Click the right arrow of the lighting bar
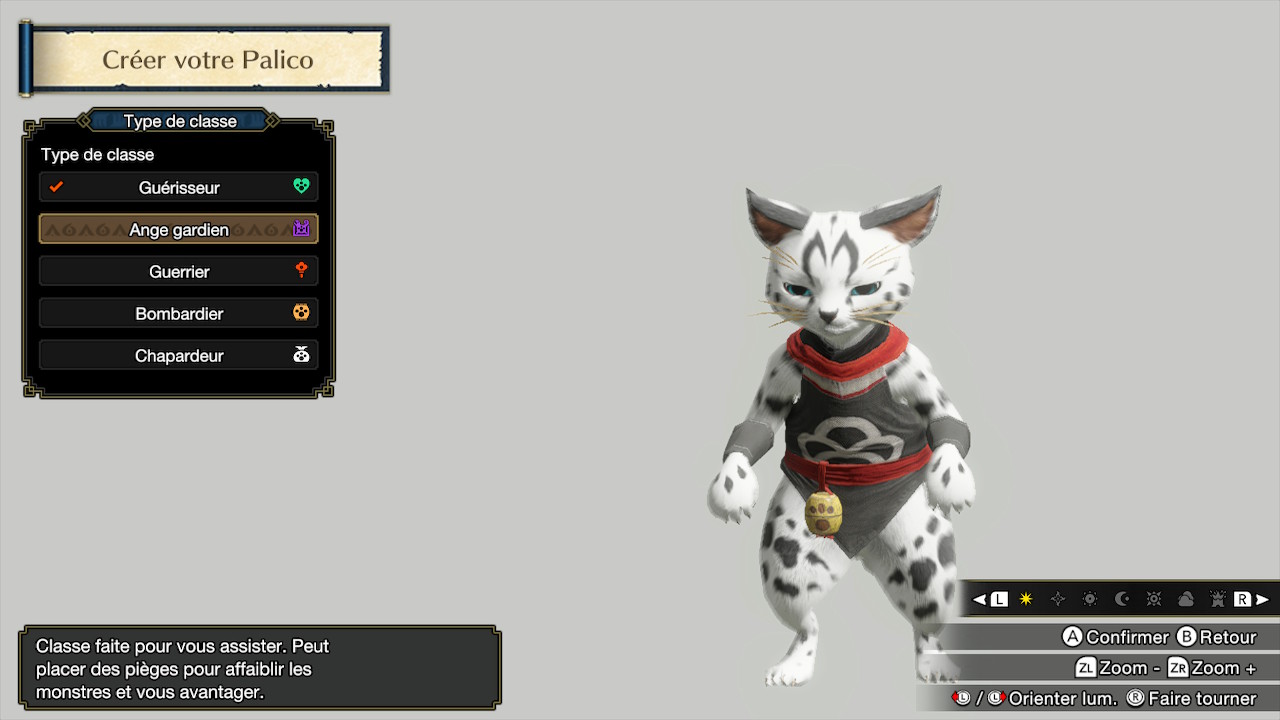This screenshot has height=720, width=1280. [x=1263, y=599]
